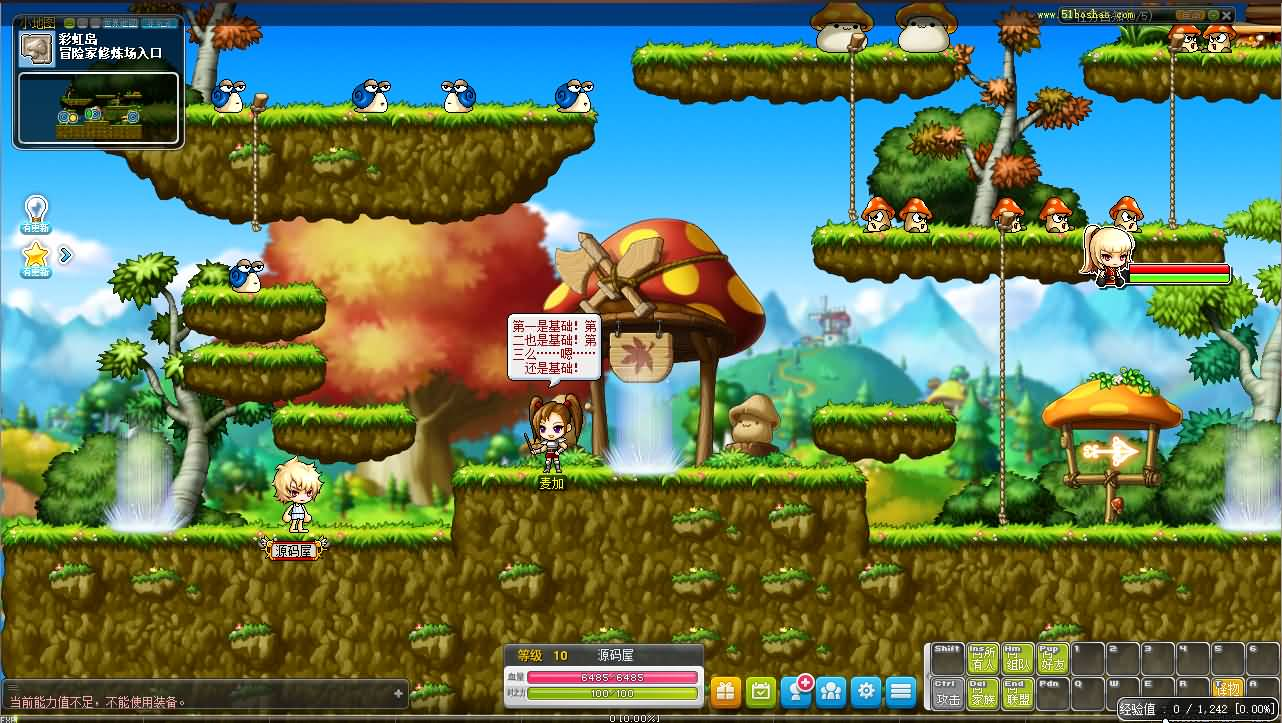
Task: Click the add-friend icon with plus badge
Action: [x=795, y=692]
